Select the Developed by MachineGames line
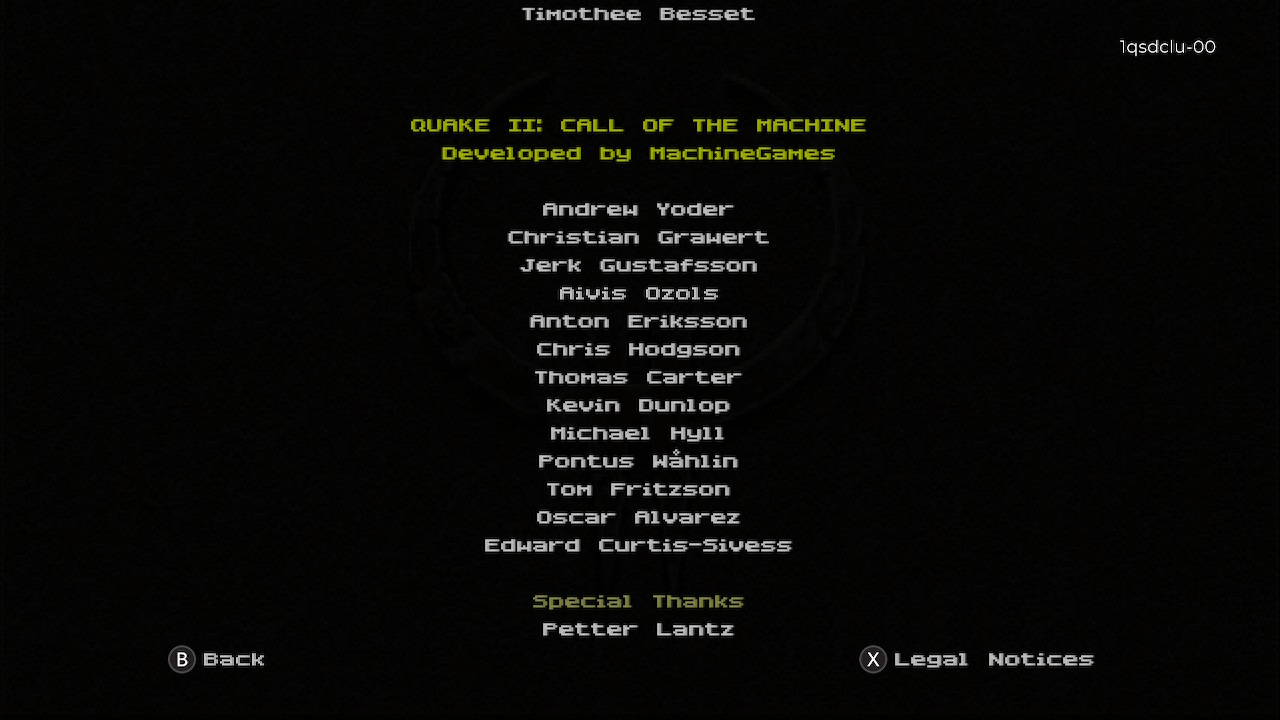The height and width of the screenshot is (720, 1280). point(638,153)
